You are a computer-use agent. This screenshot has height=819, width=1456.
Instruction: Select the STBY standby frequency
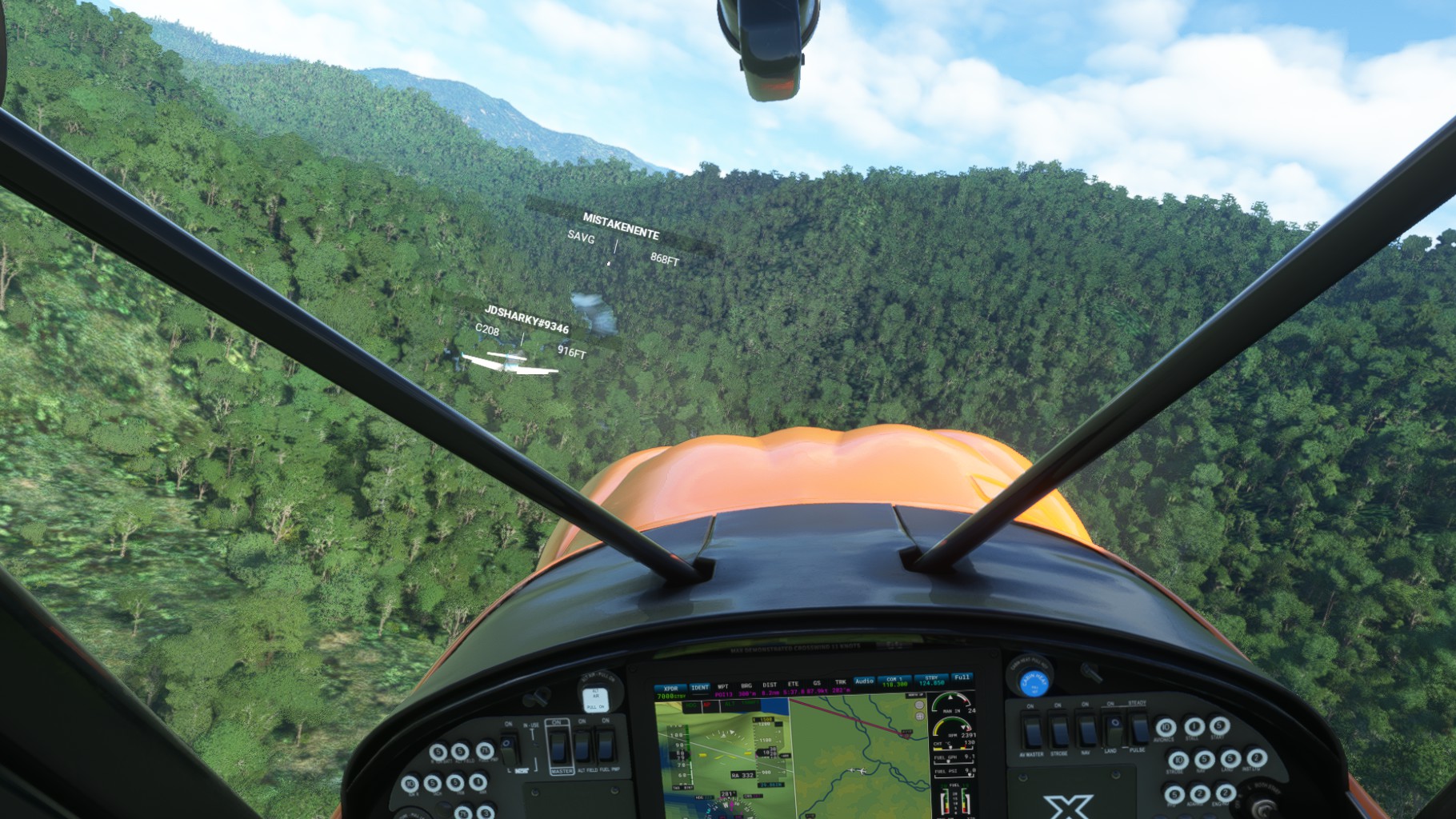click(931, 681)
